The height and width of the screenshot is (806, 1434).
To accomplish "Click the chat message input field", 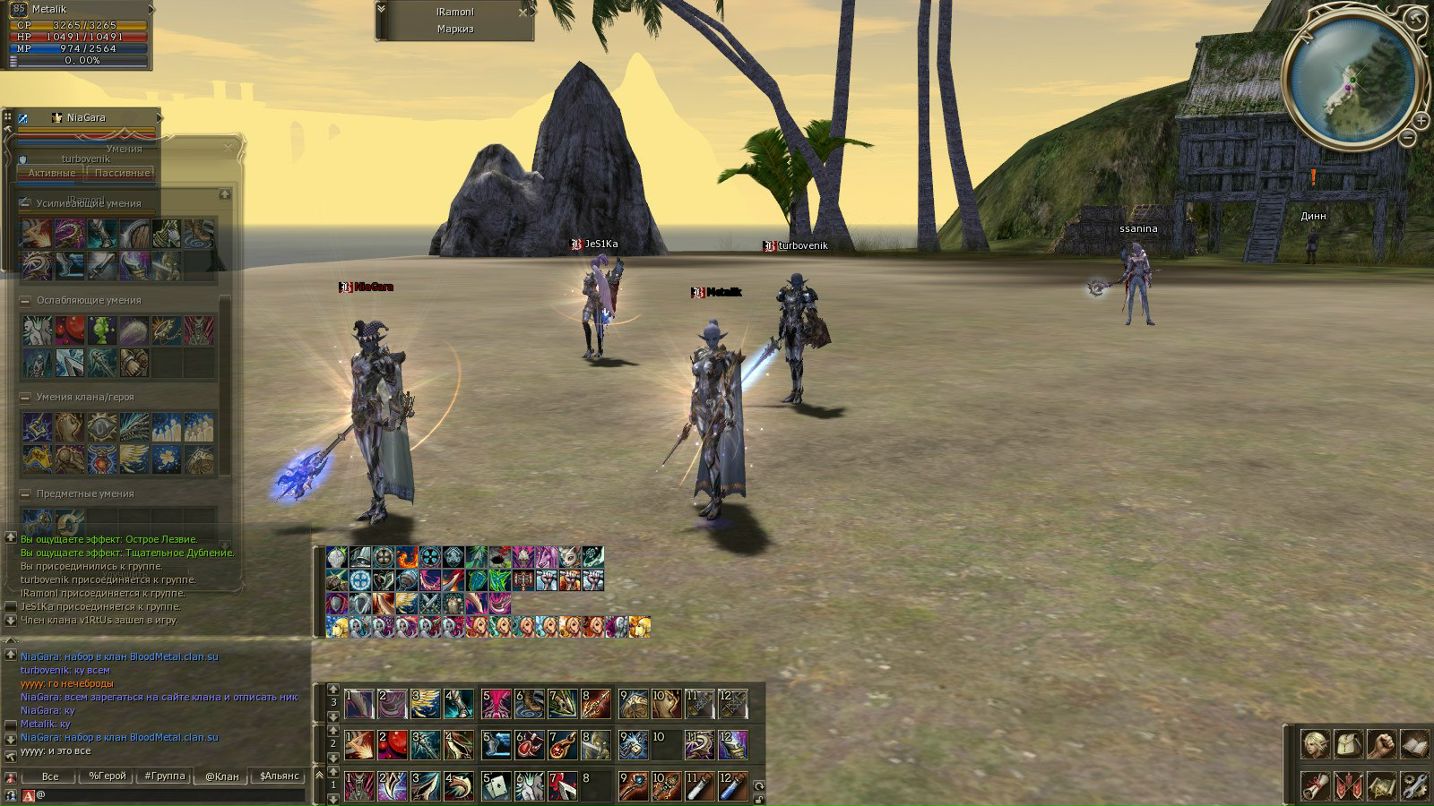I will [x=170, y=796].
